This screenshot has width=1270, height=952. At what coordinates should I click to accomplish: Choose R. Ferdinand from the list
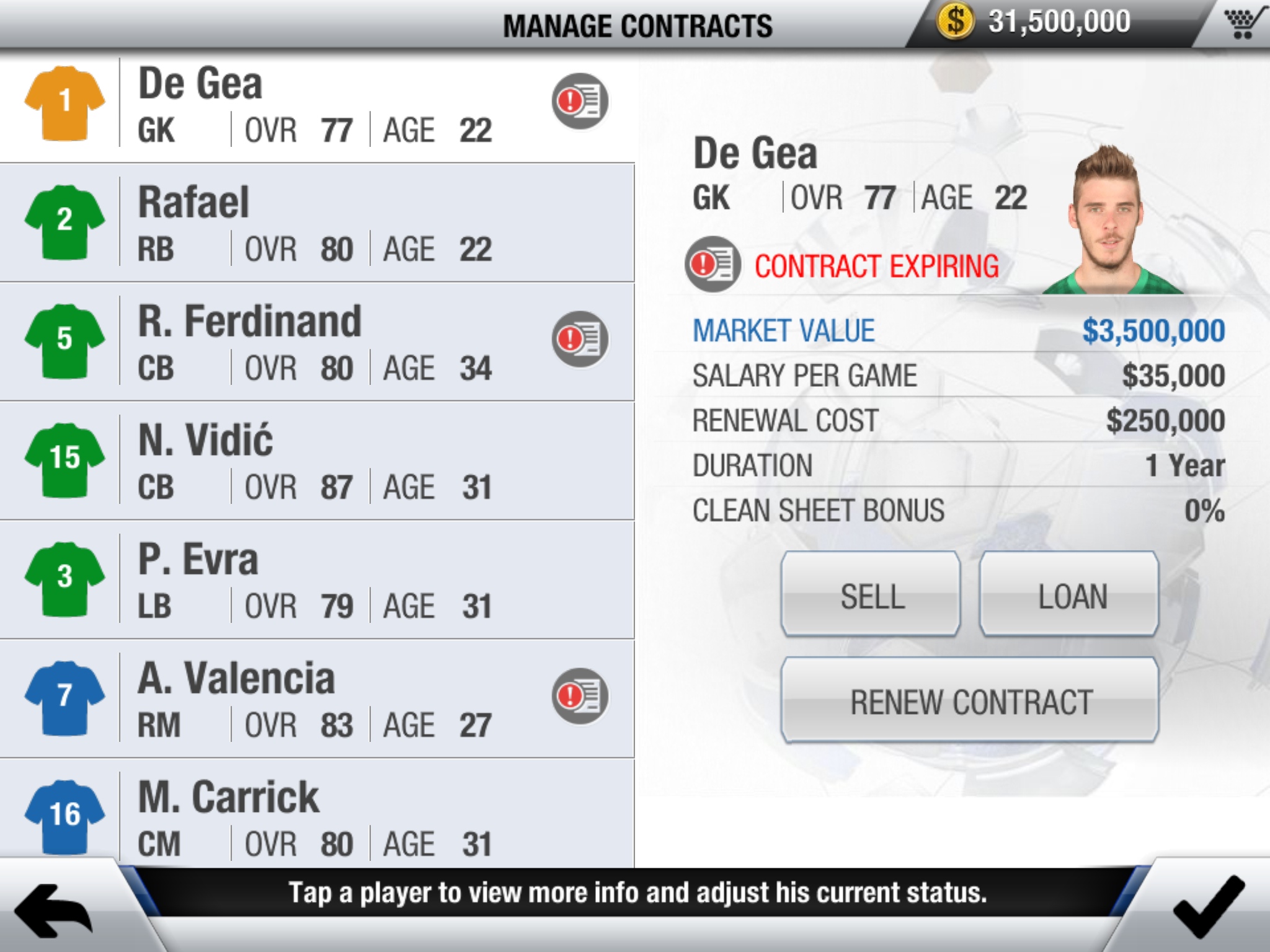(316, 342)
